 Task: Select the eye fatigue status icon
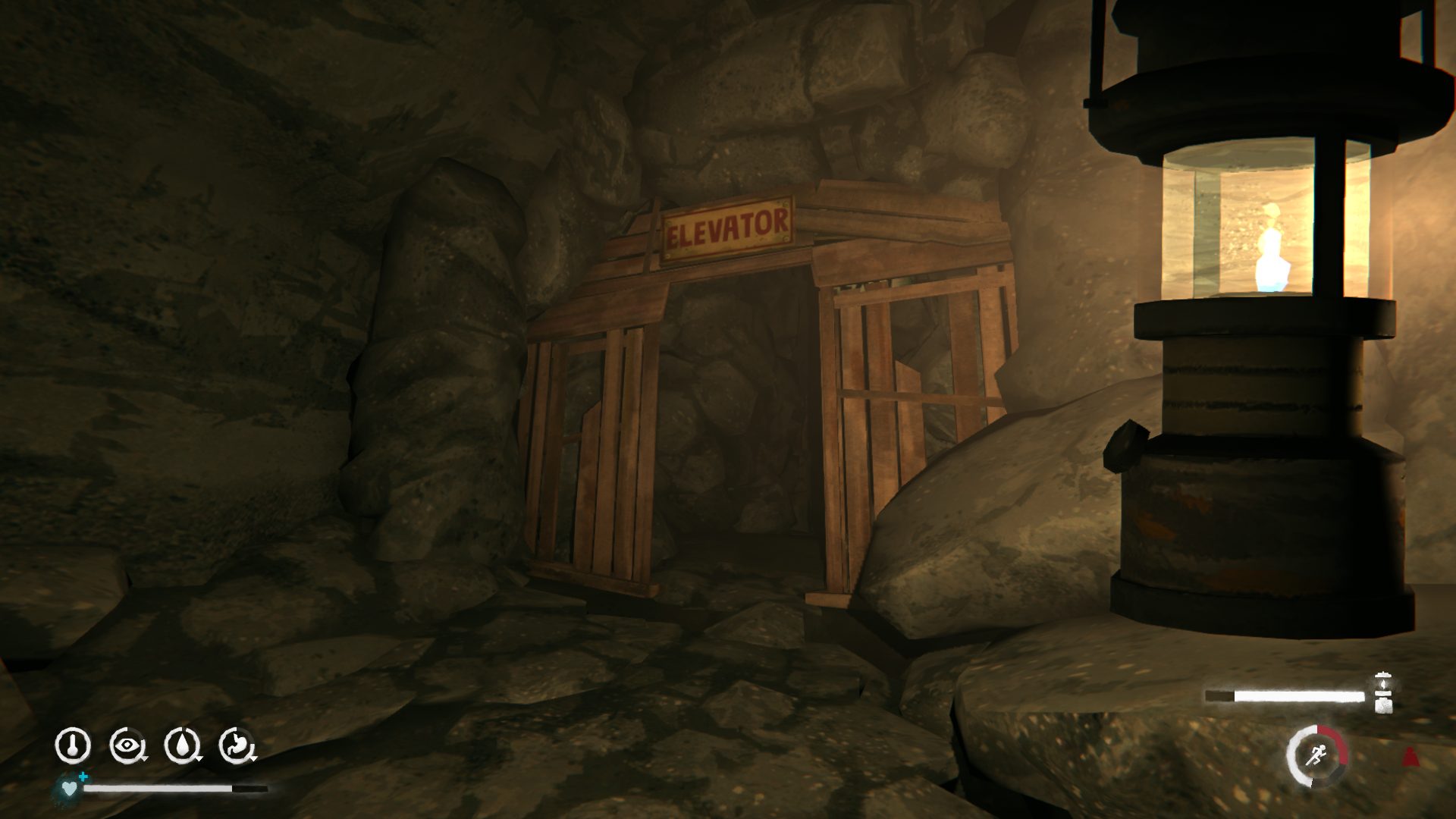[127, 745]
